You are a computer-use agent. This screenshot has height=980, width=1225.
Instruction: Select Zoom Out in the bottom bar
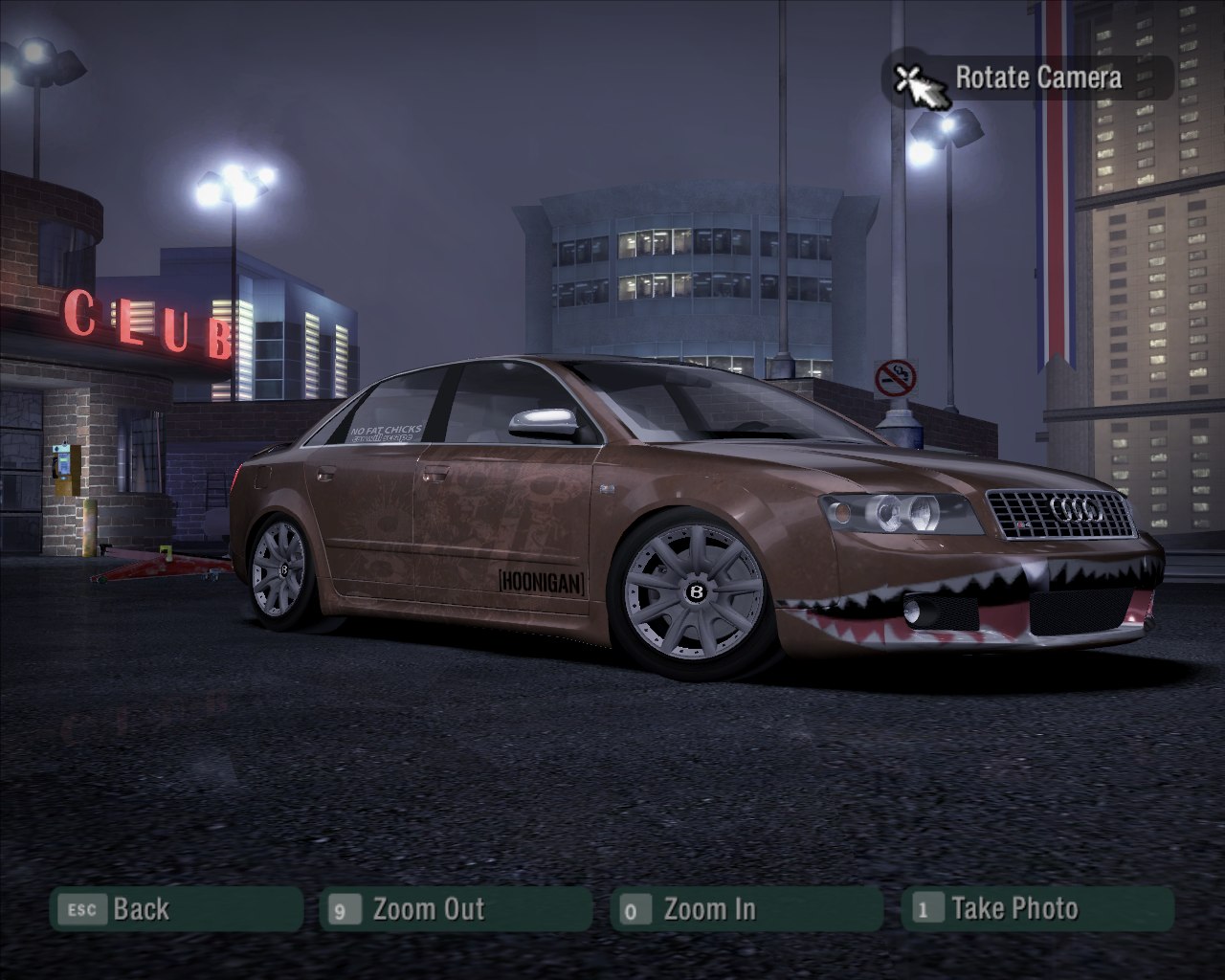point(456,909)
